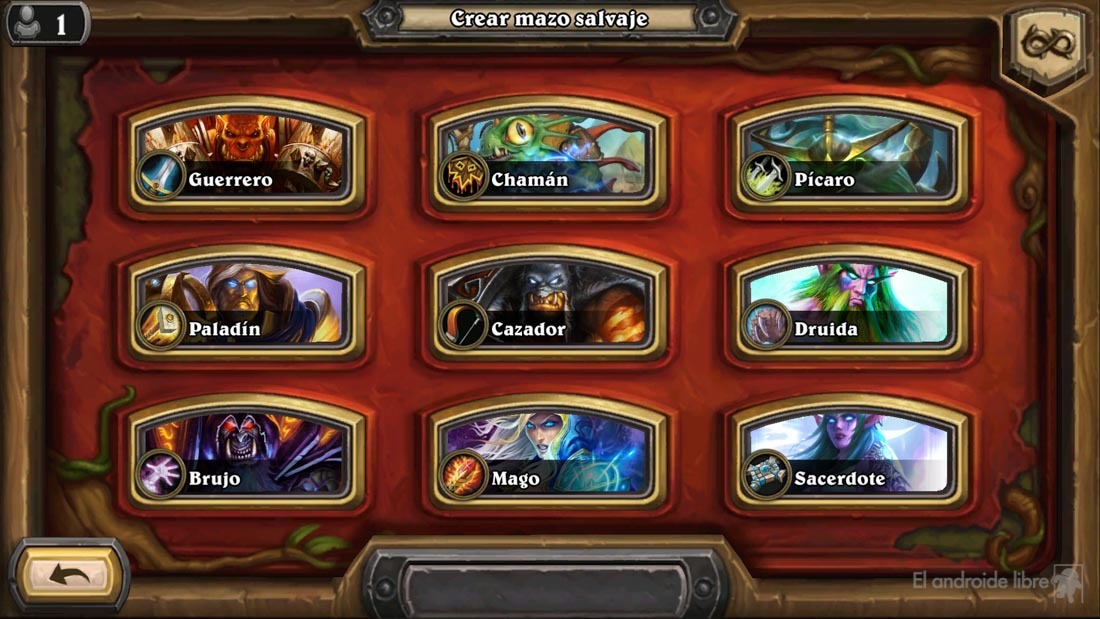The width and height of the screenshot is (1100, 619).
Task: Open the friends list icon
Action: (x=46, y=22)
